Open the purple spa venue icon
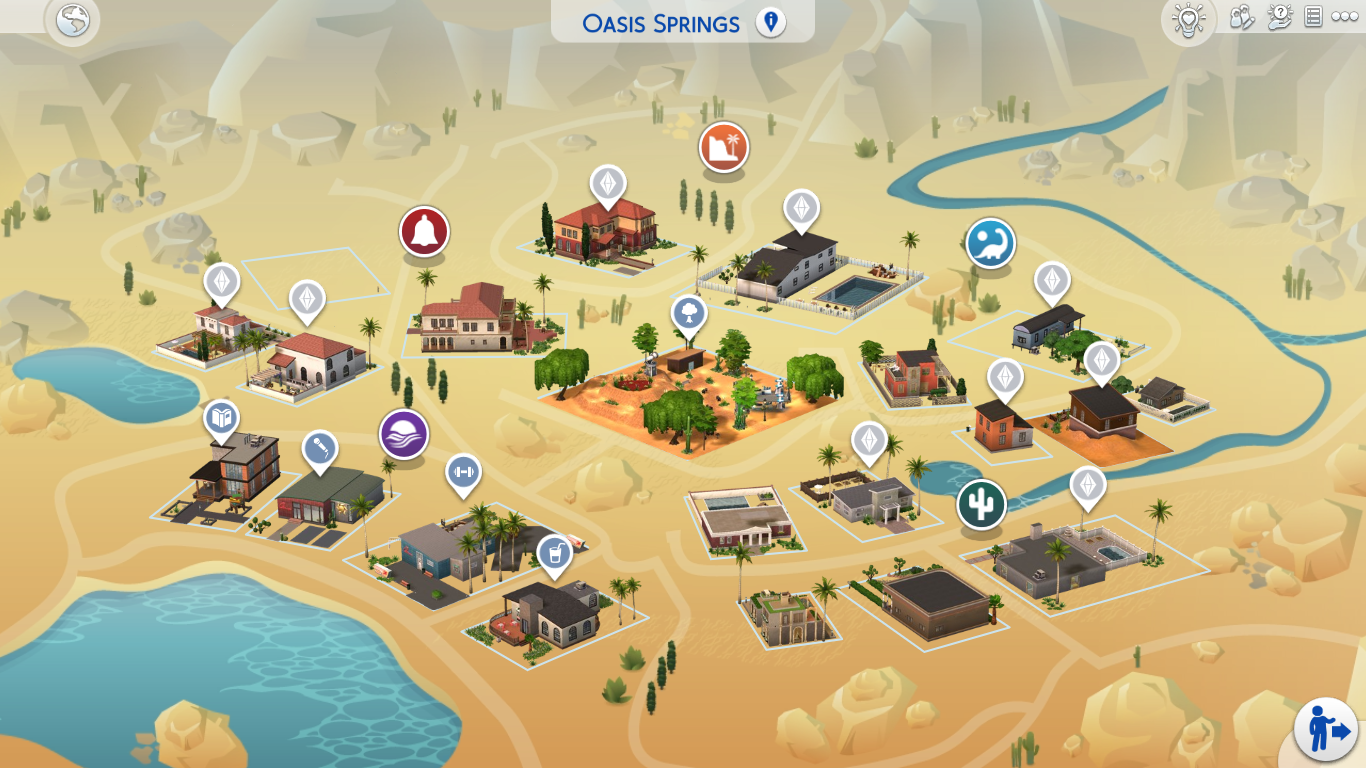The width and height of the screenshot is (1366, 768). [403, 434]
